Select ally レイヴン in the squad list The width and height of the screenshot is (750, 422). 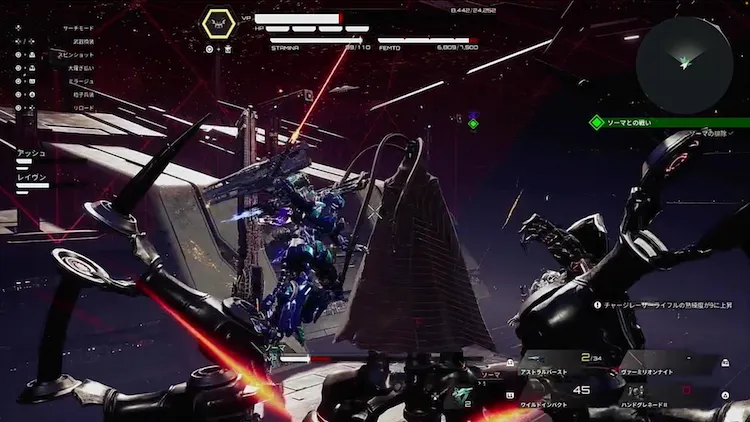33,174
